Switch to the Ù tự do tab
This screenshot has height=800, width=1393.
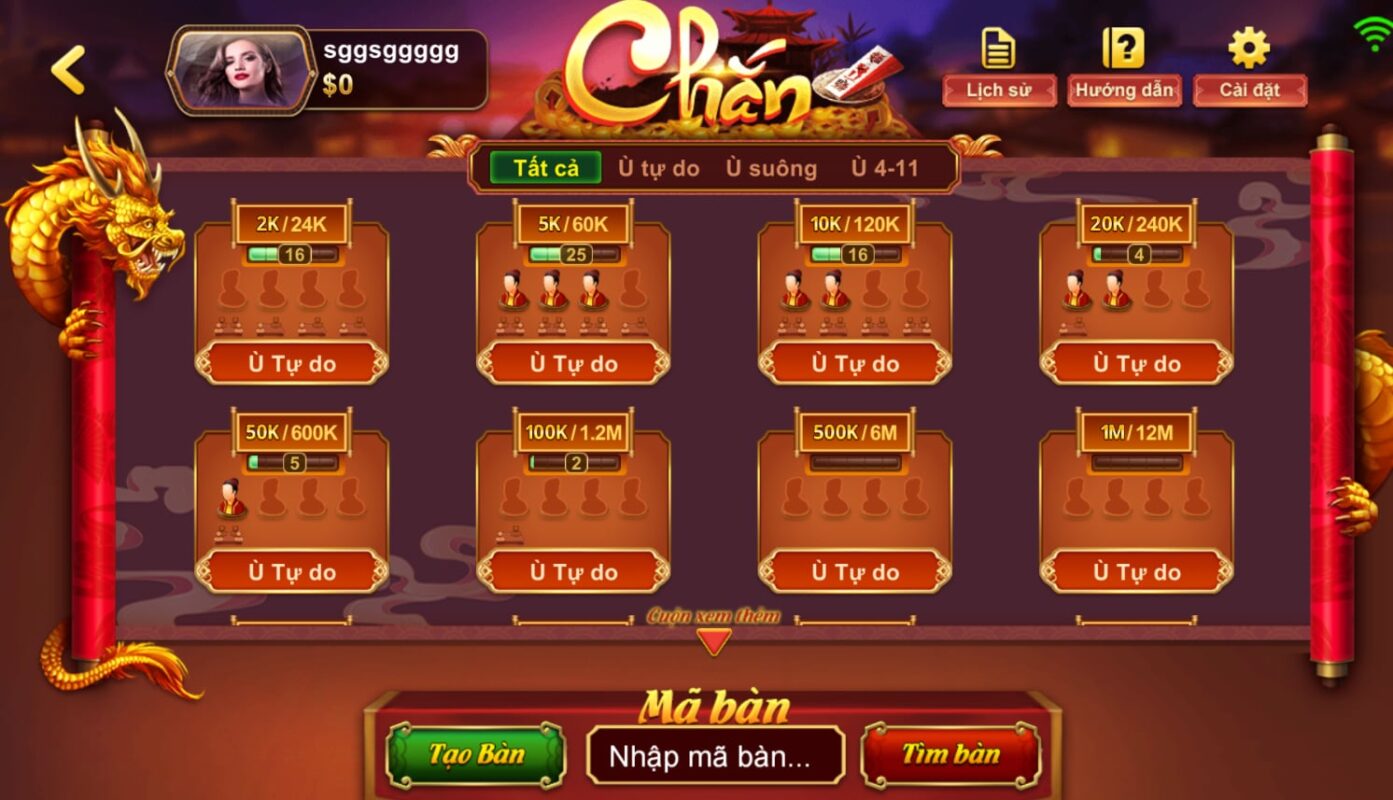(658, 168)
